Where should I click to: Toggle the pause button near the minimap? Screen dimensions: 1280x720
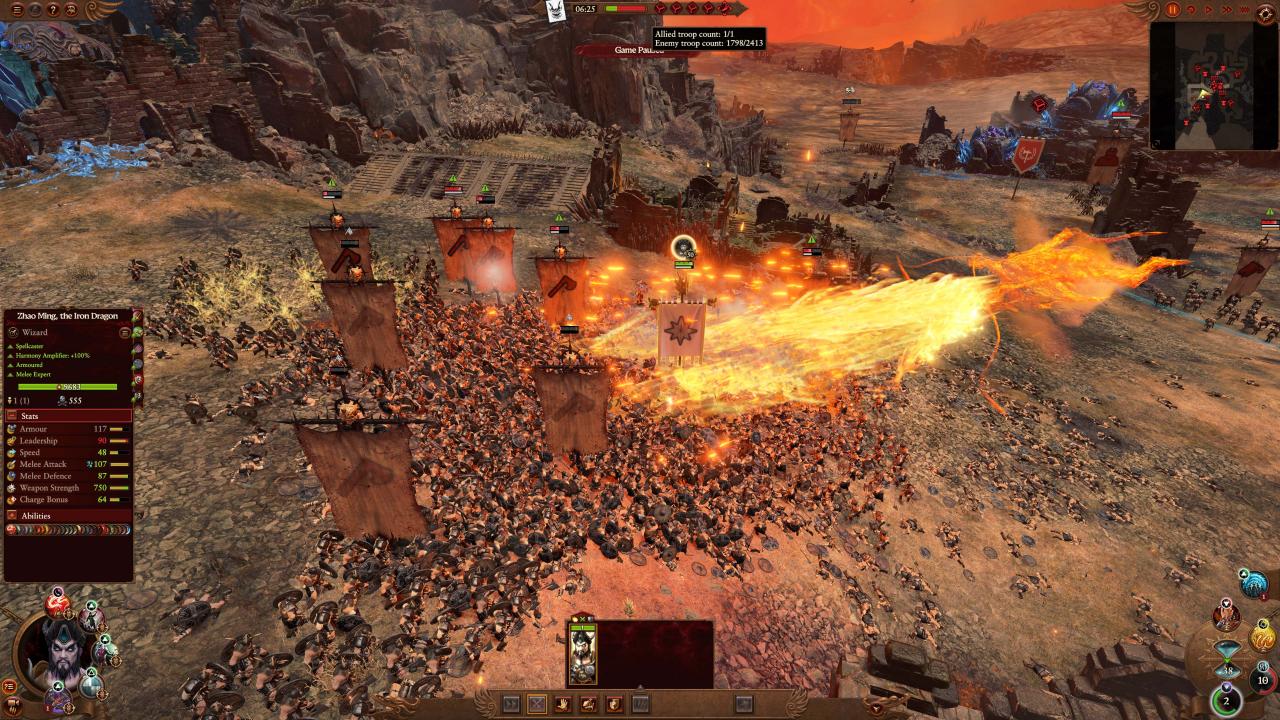[x=1173, y=10]
